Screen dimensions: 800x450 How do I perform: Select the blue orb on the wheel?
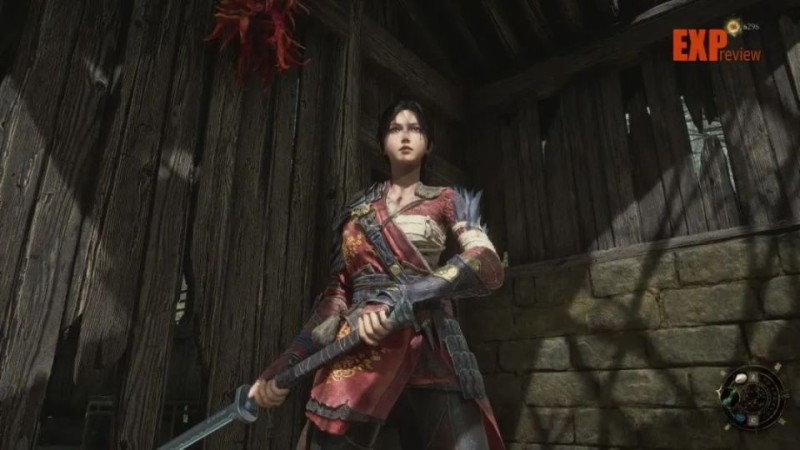(x=740, y=418)
